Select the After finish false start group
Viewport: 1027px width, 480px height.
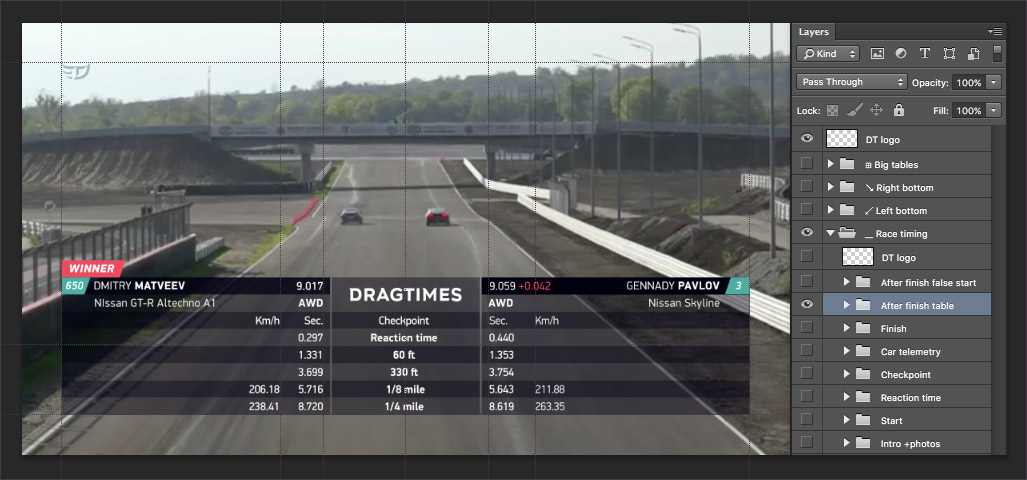click(928, 283)
